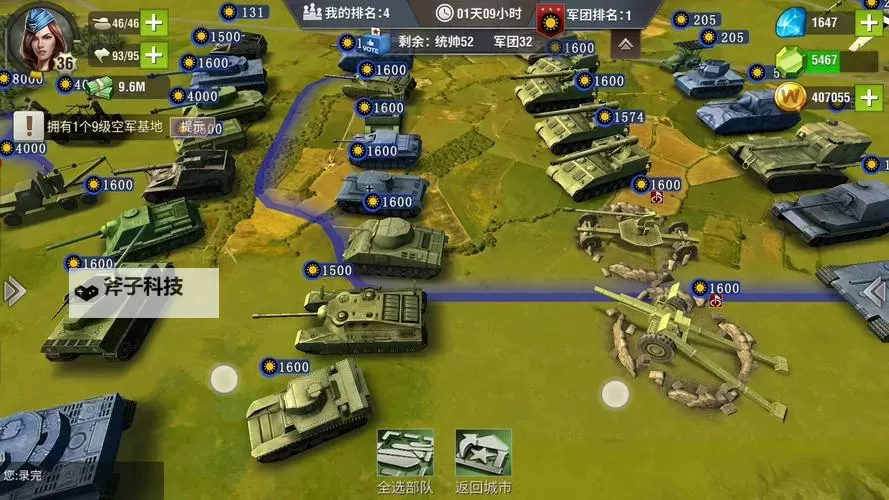Screen dimensions: 889x500
Task: Open the 提示 hint button
Action: pyautogui.click(x=192, y=127)
